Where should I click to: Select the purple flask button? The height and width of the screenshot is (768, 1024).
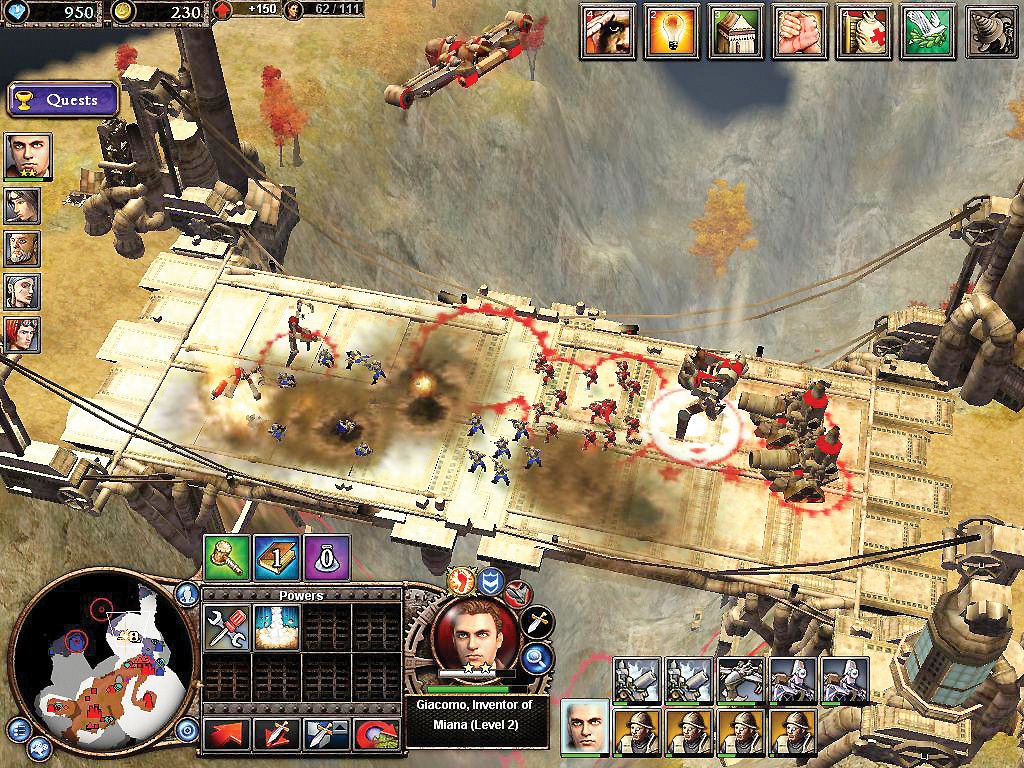(x=327, y=557)
